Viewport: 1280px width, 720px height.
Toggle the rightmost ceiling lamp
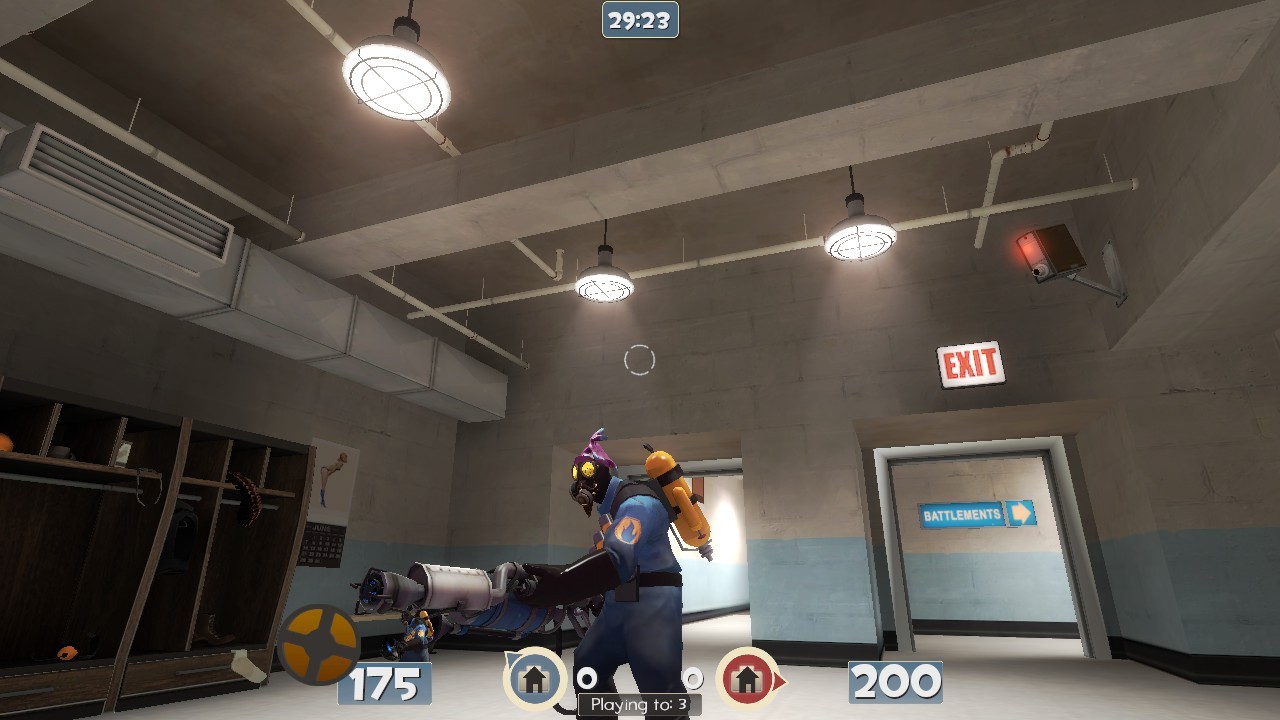(x=858, y=240)
